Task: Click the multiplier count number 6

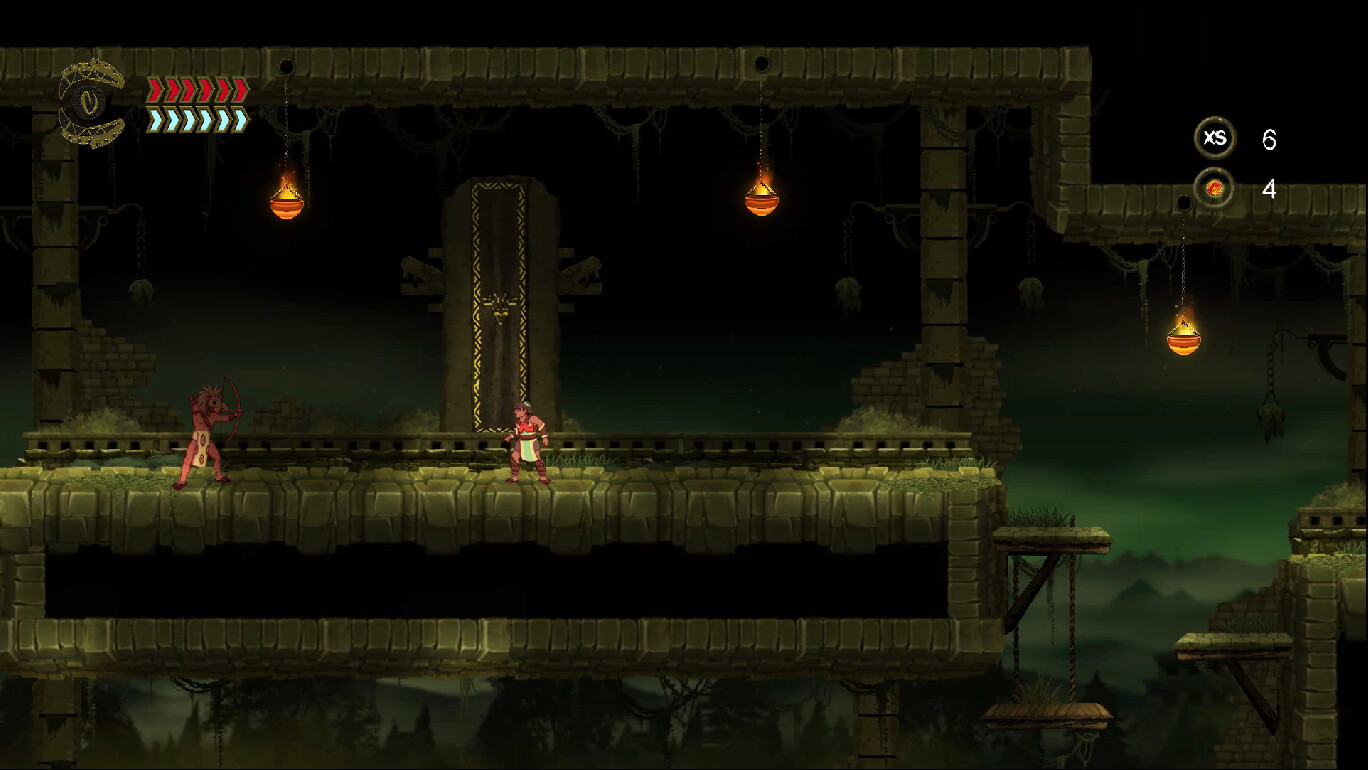Action: [x=1269, y=140]
